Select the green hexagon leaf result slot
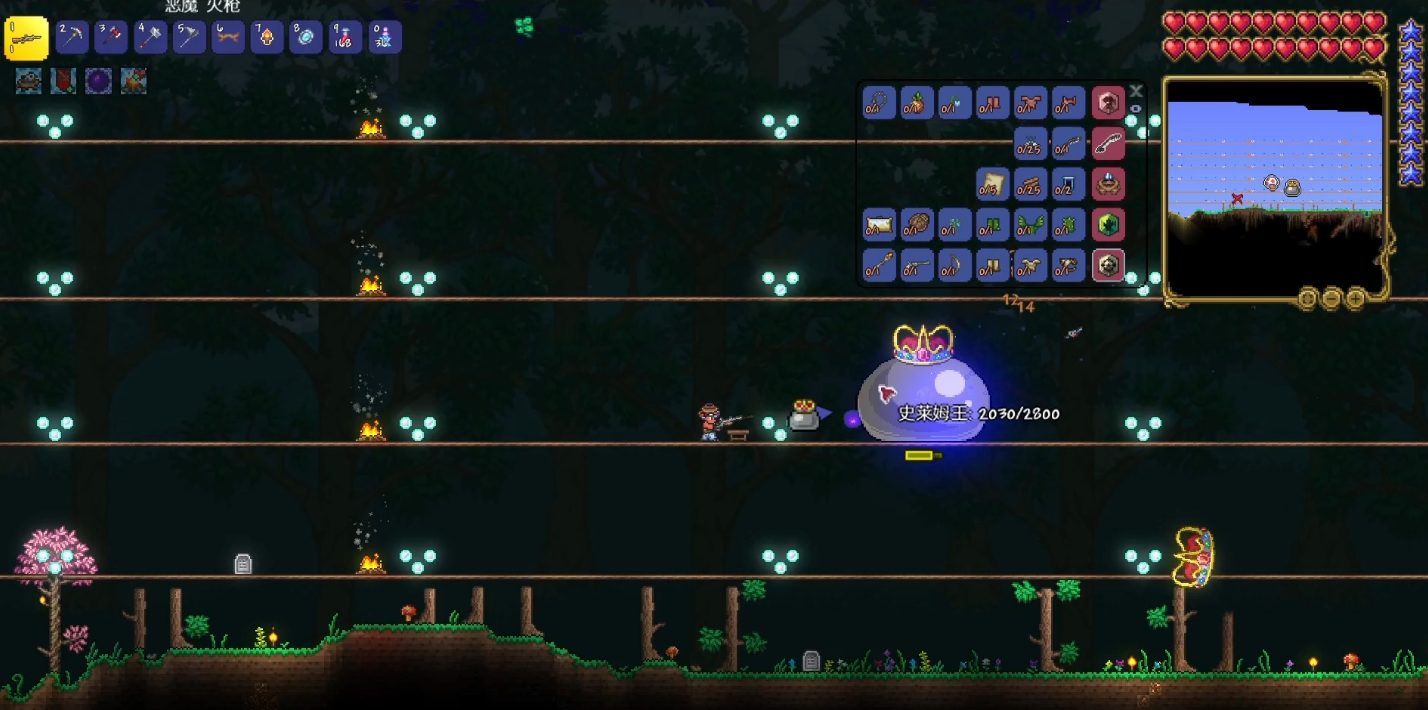Viewport: 1428px width, 710px height. tap(1108, 224)
